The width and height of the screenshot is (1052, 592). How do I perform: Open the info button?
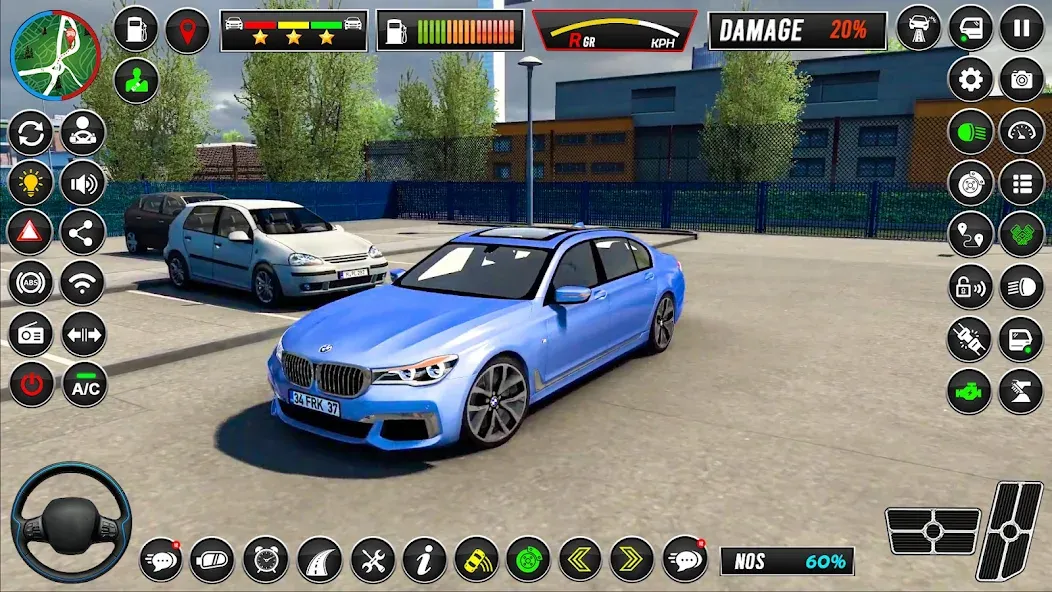pyautogui.click(x=424, y=559)
